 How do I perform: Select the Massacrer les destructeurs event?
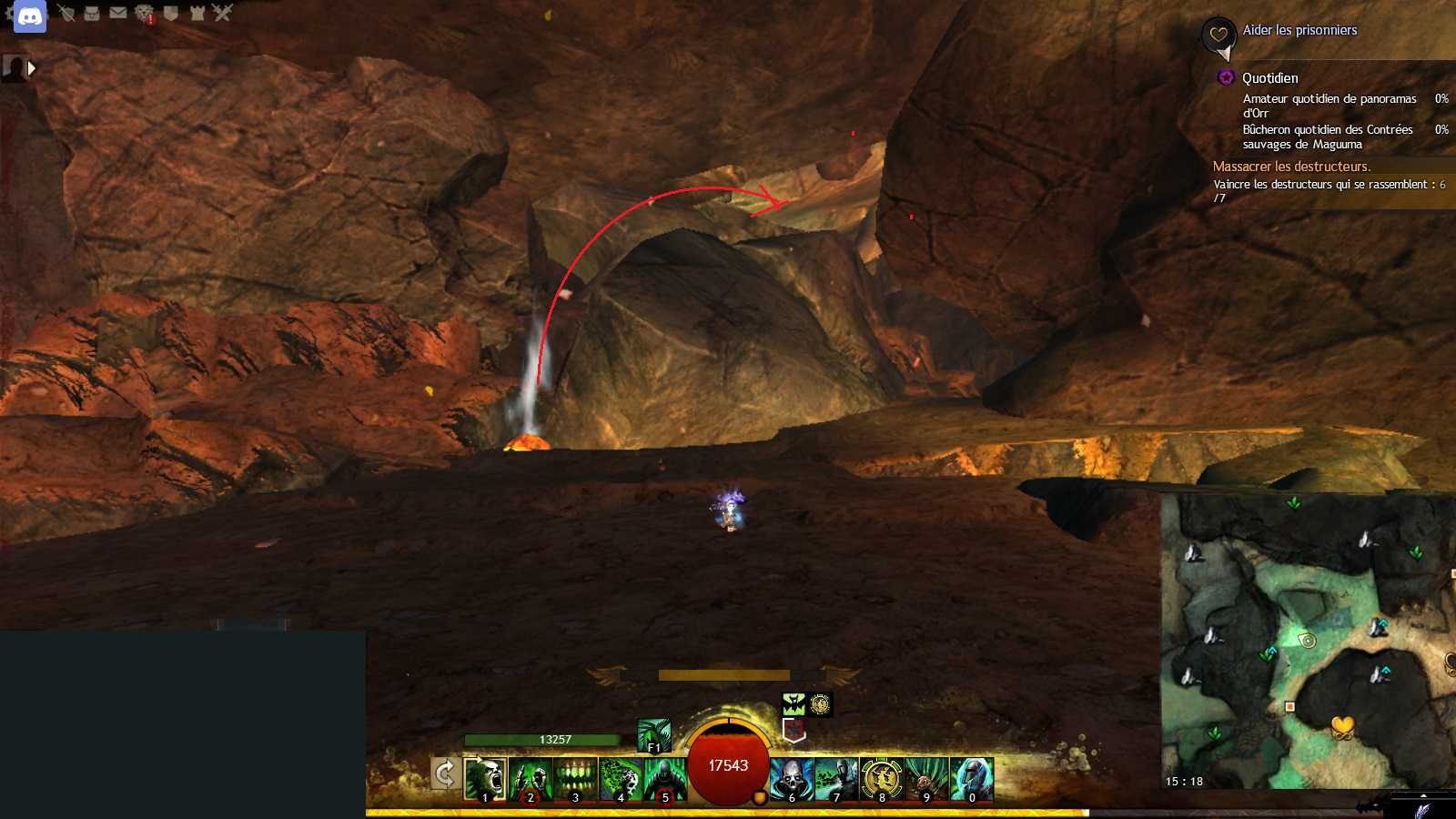click(1291, 167)
